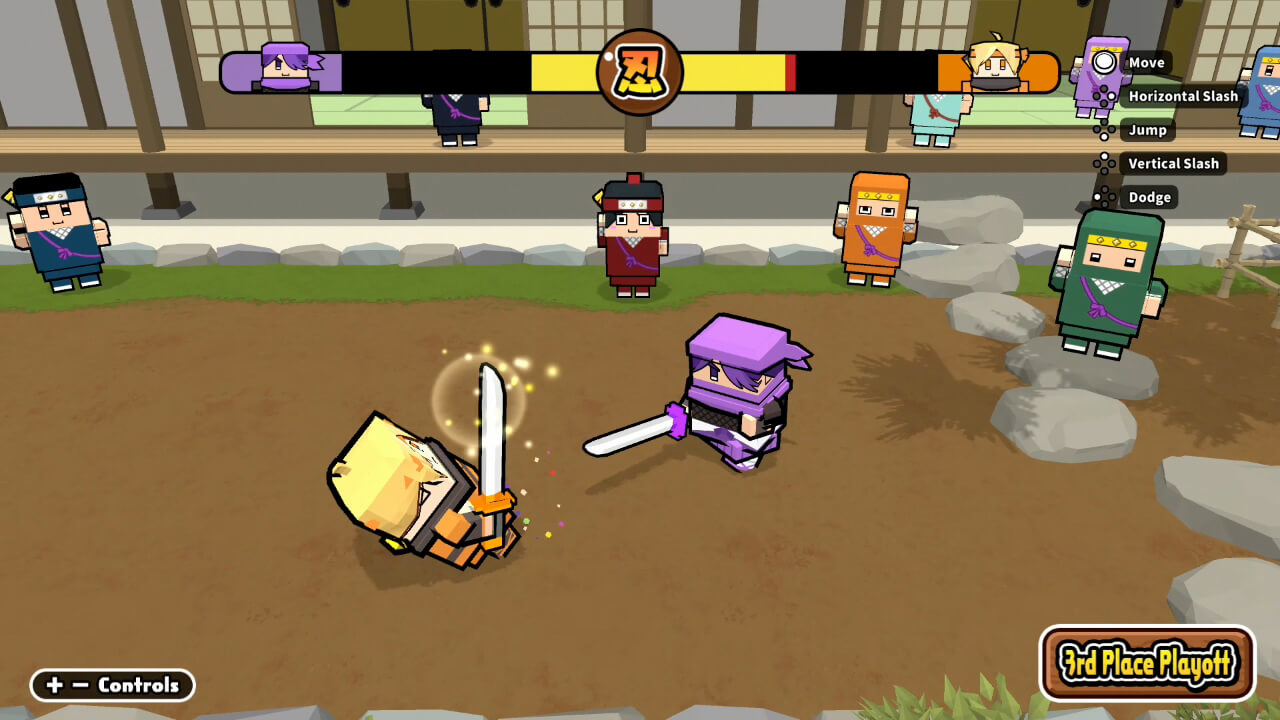Select the Vertical Slash button icon
Screen dimensions: 1280x720
(x=1105, y=163)
